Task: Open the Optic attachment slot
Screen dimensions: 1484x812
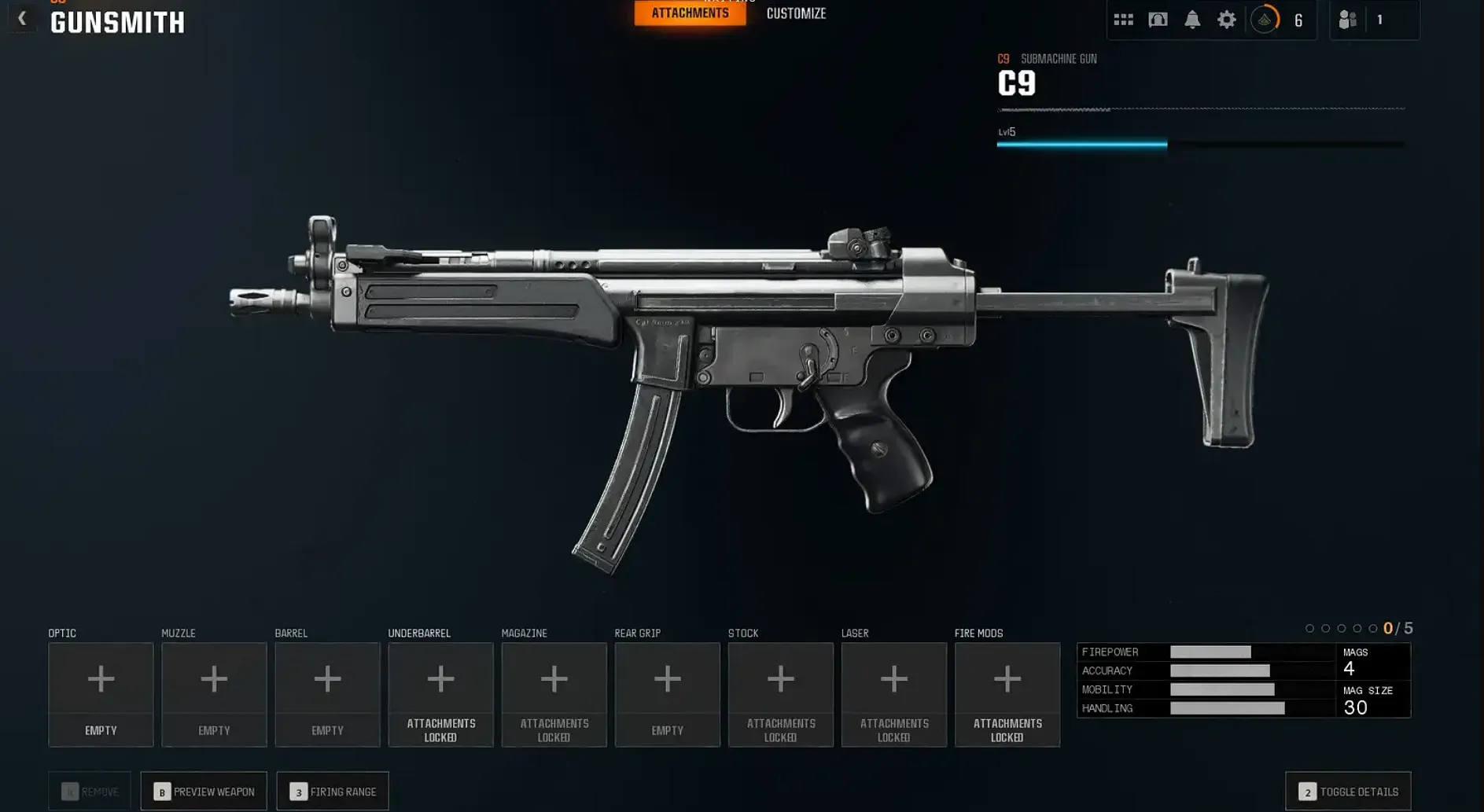Action: click(101, 694)
